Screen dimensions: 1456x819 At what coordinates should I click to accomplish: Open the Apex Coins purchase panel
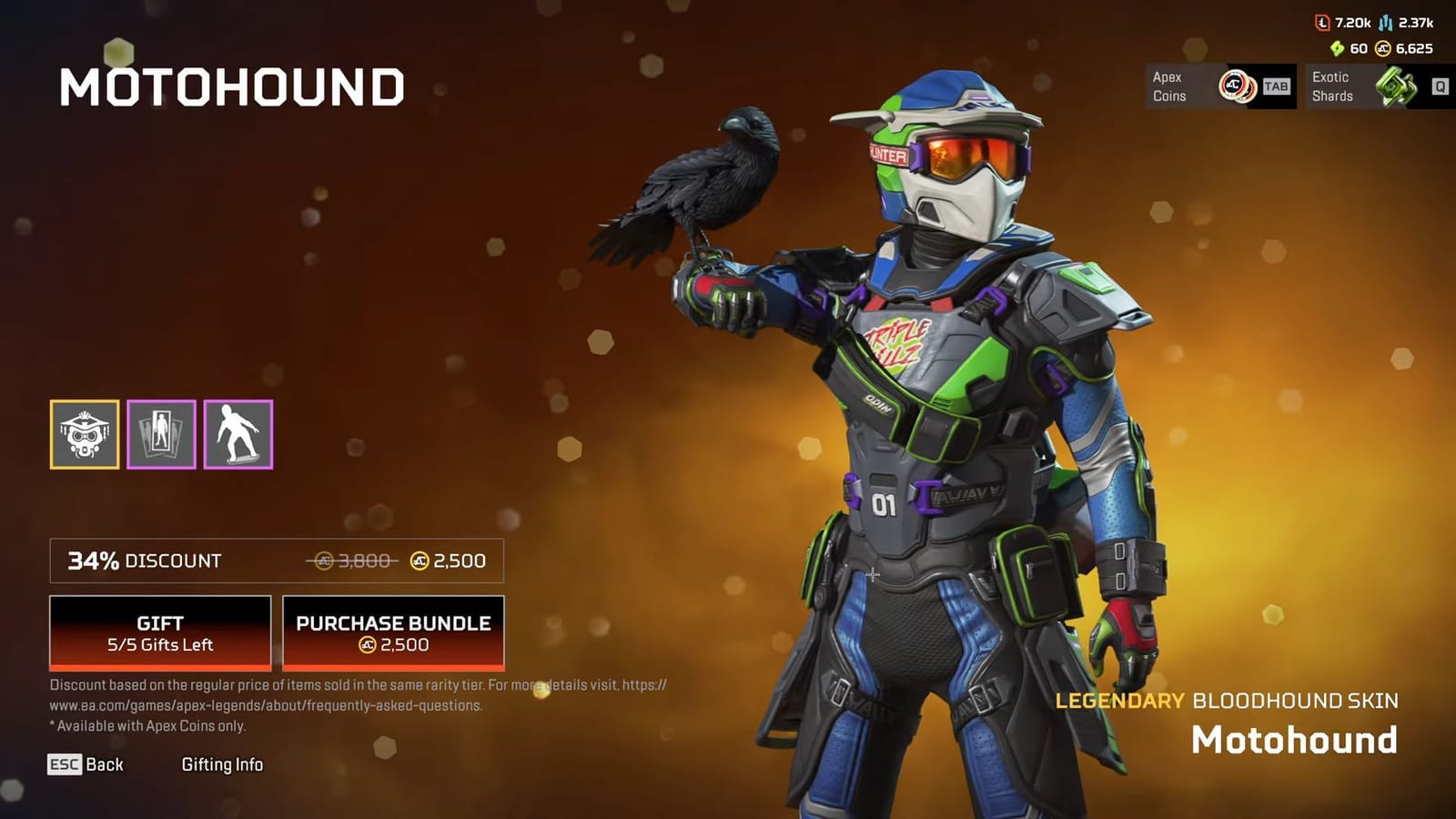(1219, 86)
